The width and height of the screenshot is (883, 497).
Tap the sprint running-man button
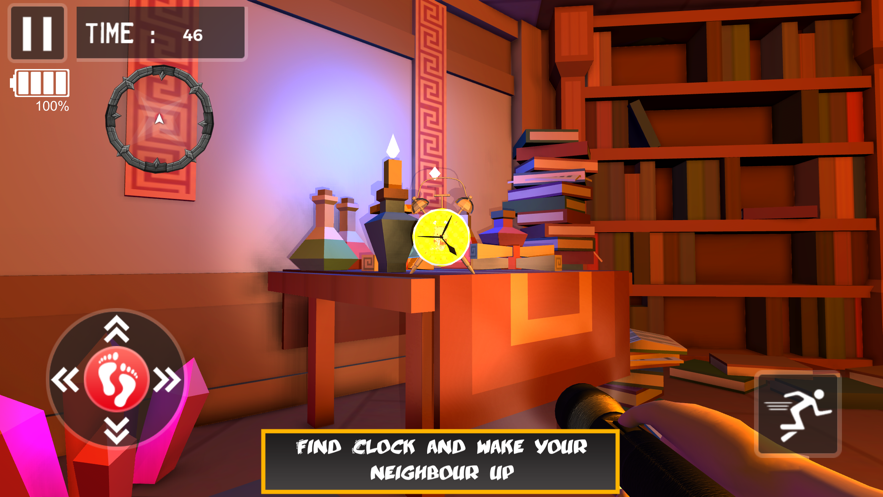pos(798,414)
